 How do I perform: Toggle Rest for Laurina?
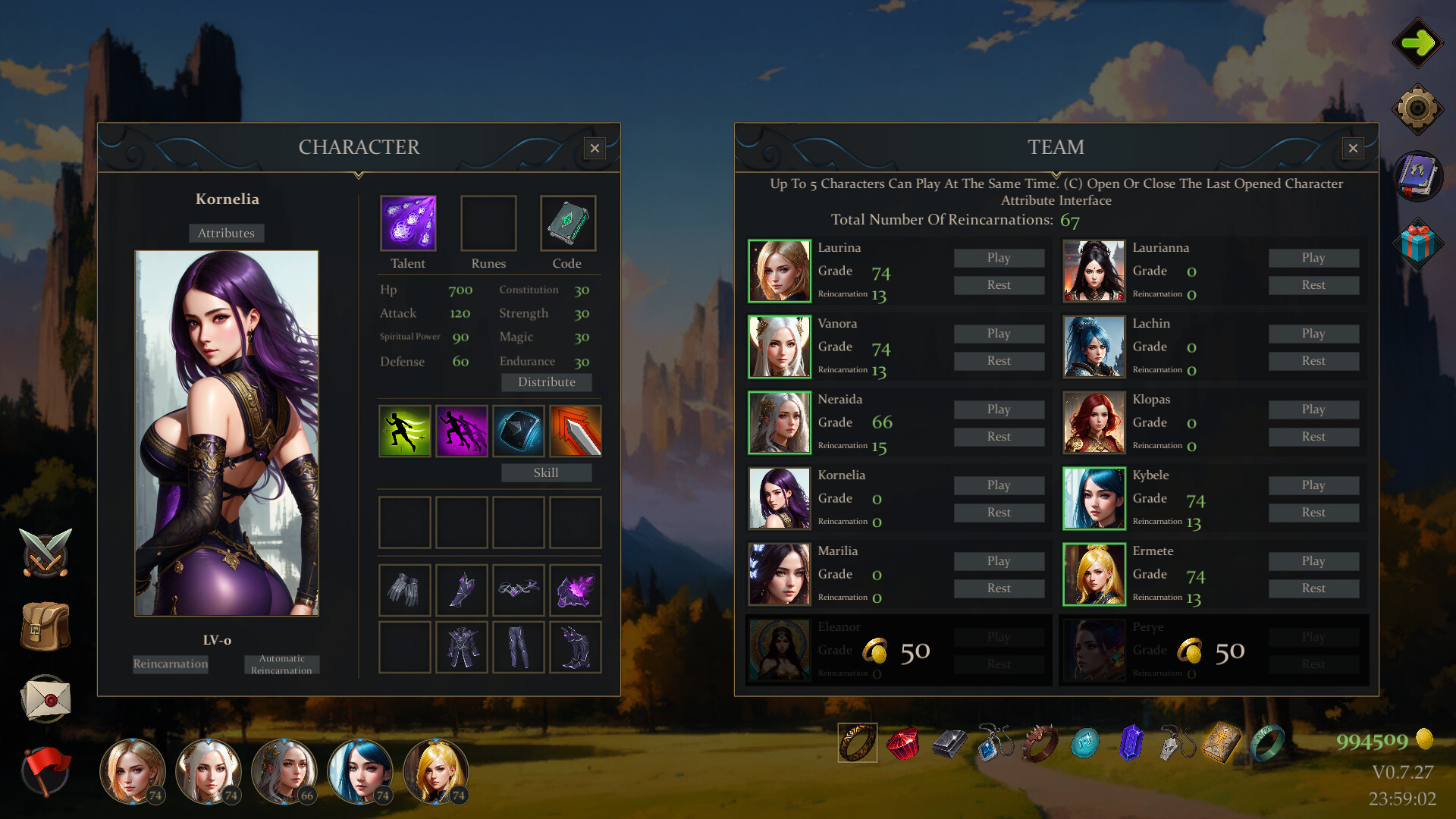pos(999,284)
